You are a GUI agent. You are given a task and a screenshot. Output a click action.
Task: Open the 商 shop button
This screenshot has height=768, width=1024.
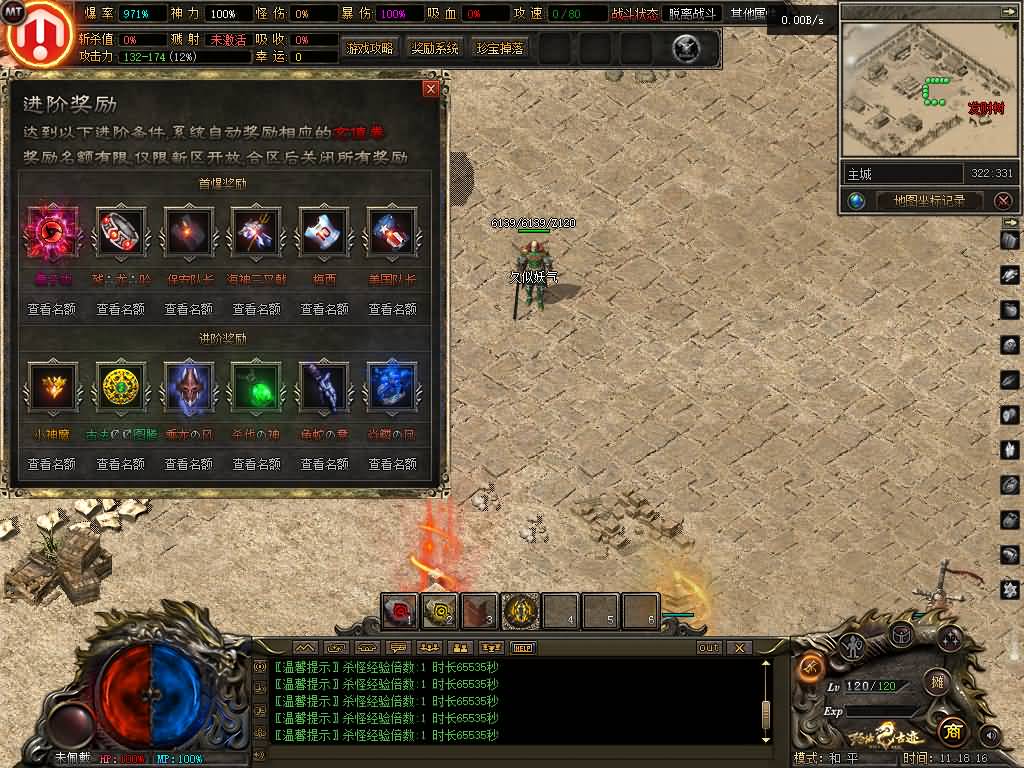coord(950,731)
